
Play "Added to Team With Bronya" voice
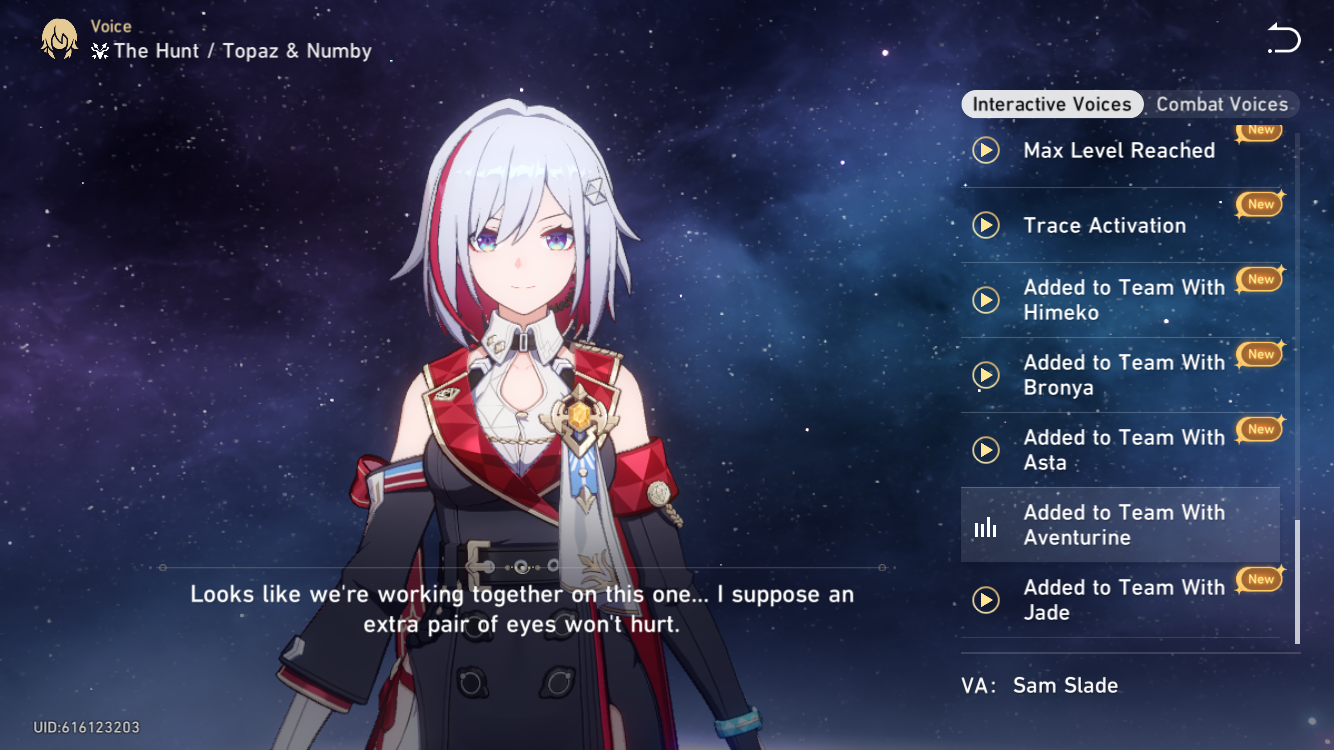point(986,374)
